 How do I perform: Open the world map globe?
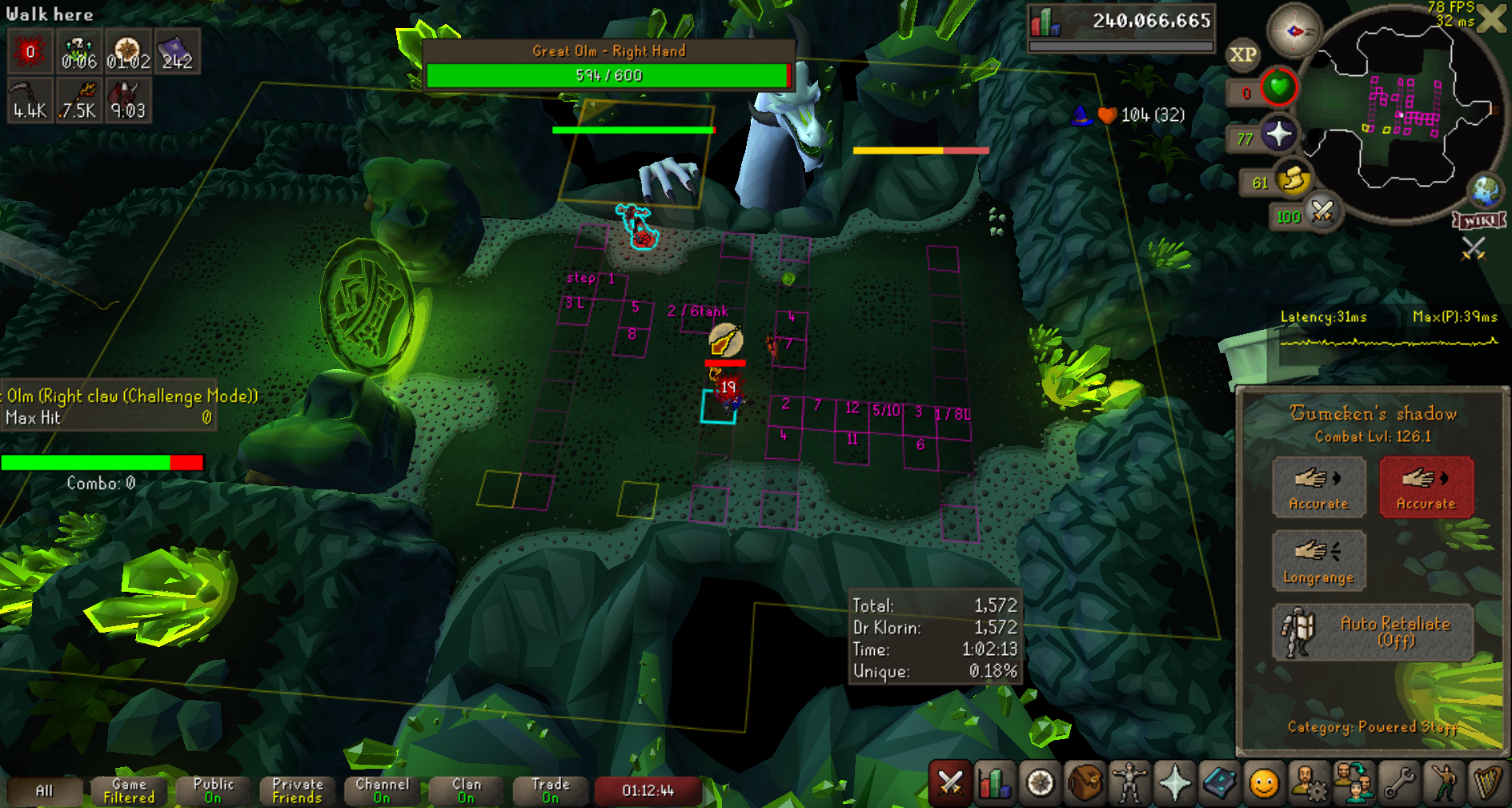coord(1486,191)
